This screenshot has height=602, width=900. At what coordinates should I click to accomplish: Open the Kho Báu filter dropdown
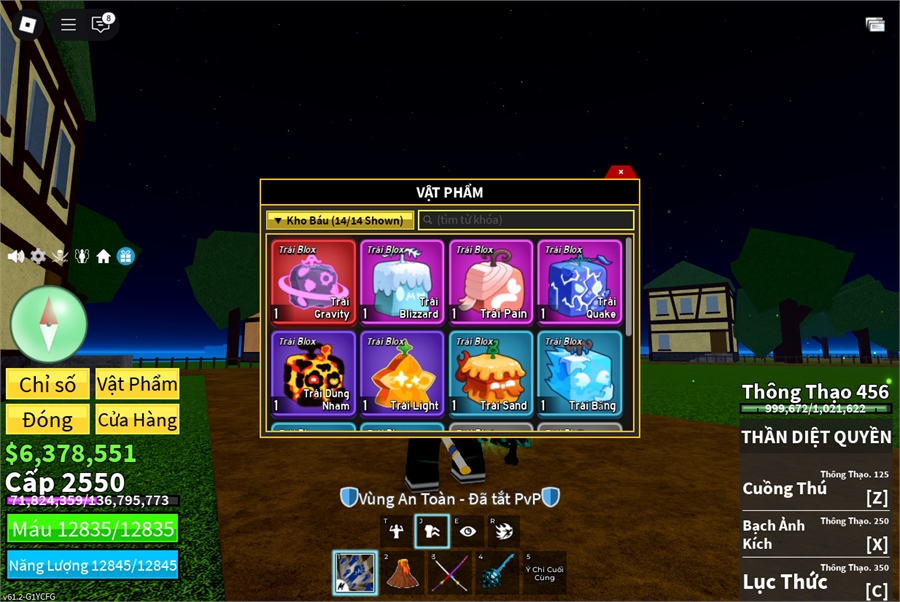click(x=340, y=220)
